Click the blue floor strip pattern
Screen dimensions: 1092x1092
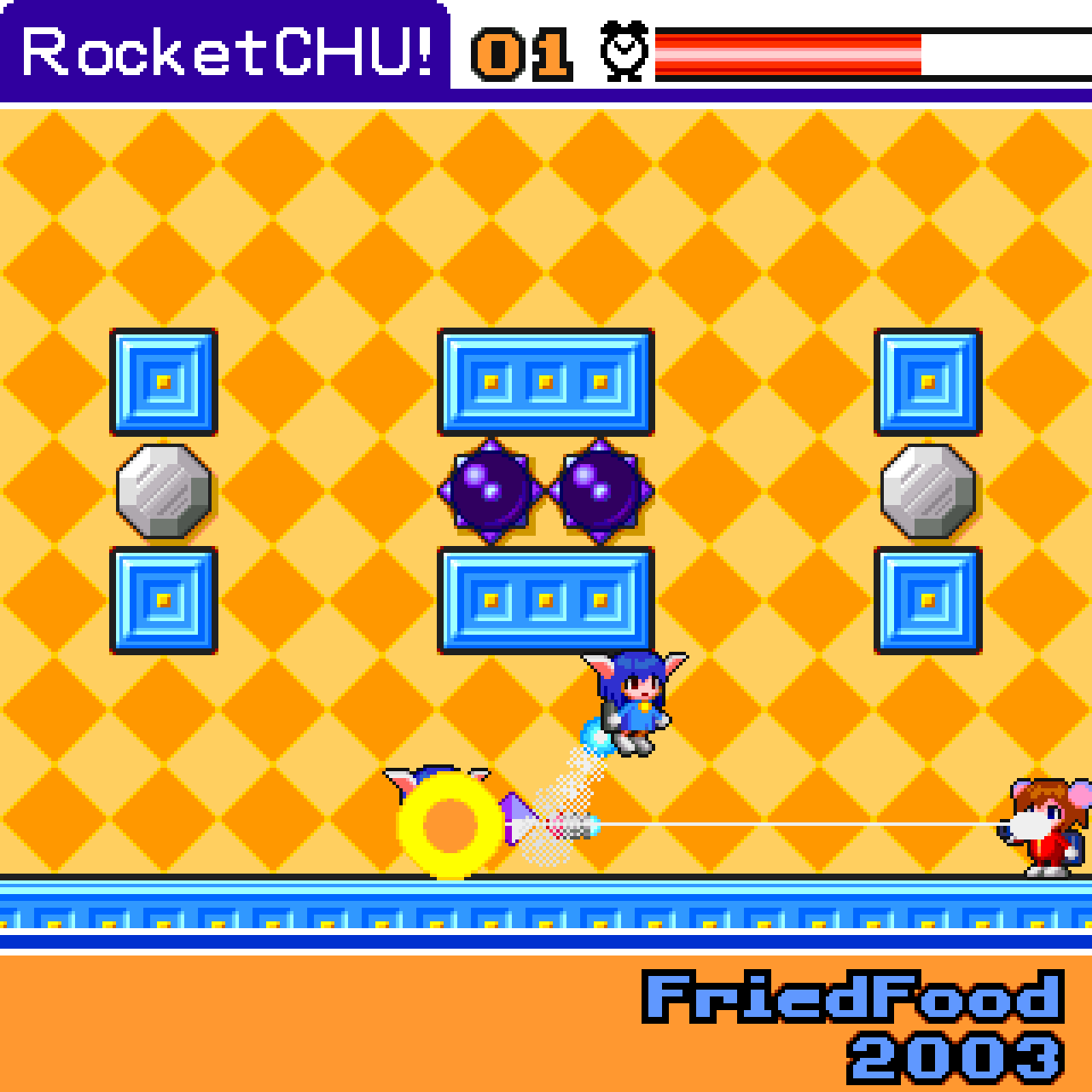click(x=546, y=917)
